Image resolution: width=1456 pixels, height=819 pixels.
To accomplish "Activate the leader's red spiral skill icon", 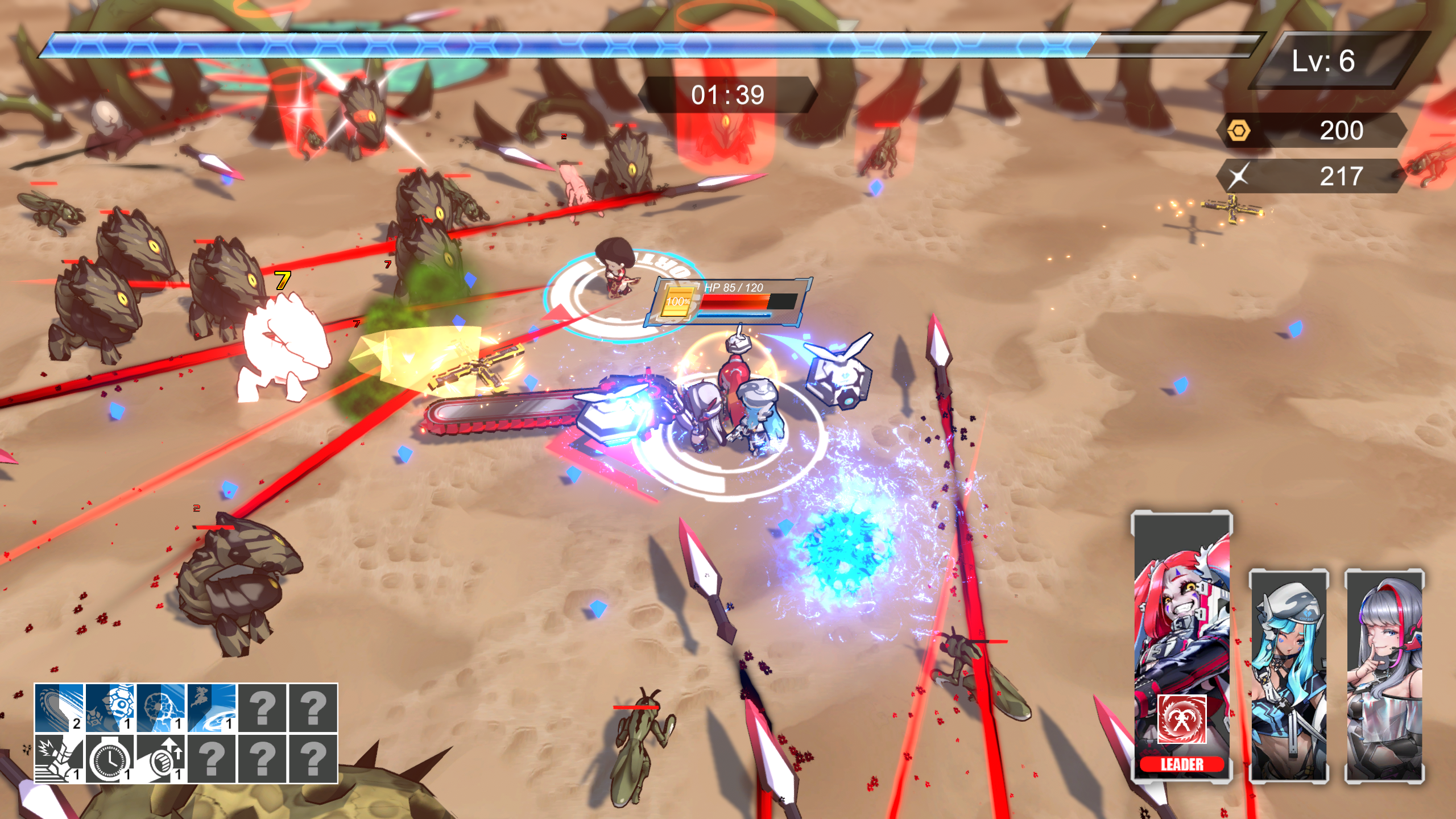I will [x=1182, y=718].
